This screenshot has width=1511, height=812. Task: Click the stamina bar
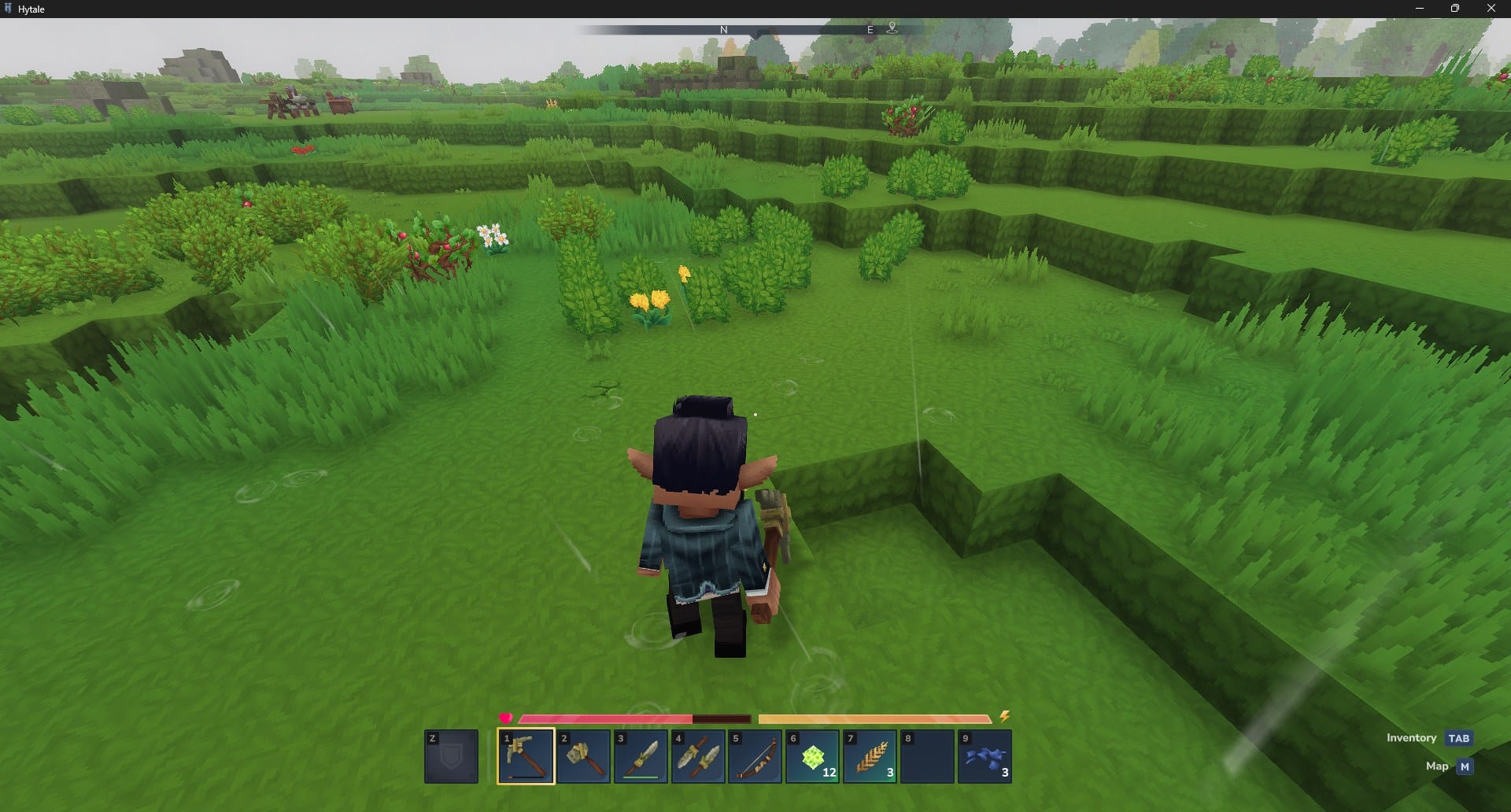tap(874, 717)
